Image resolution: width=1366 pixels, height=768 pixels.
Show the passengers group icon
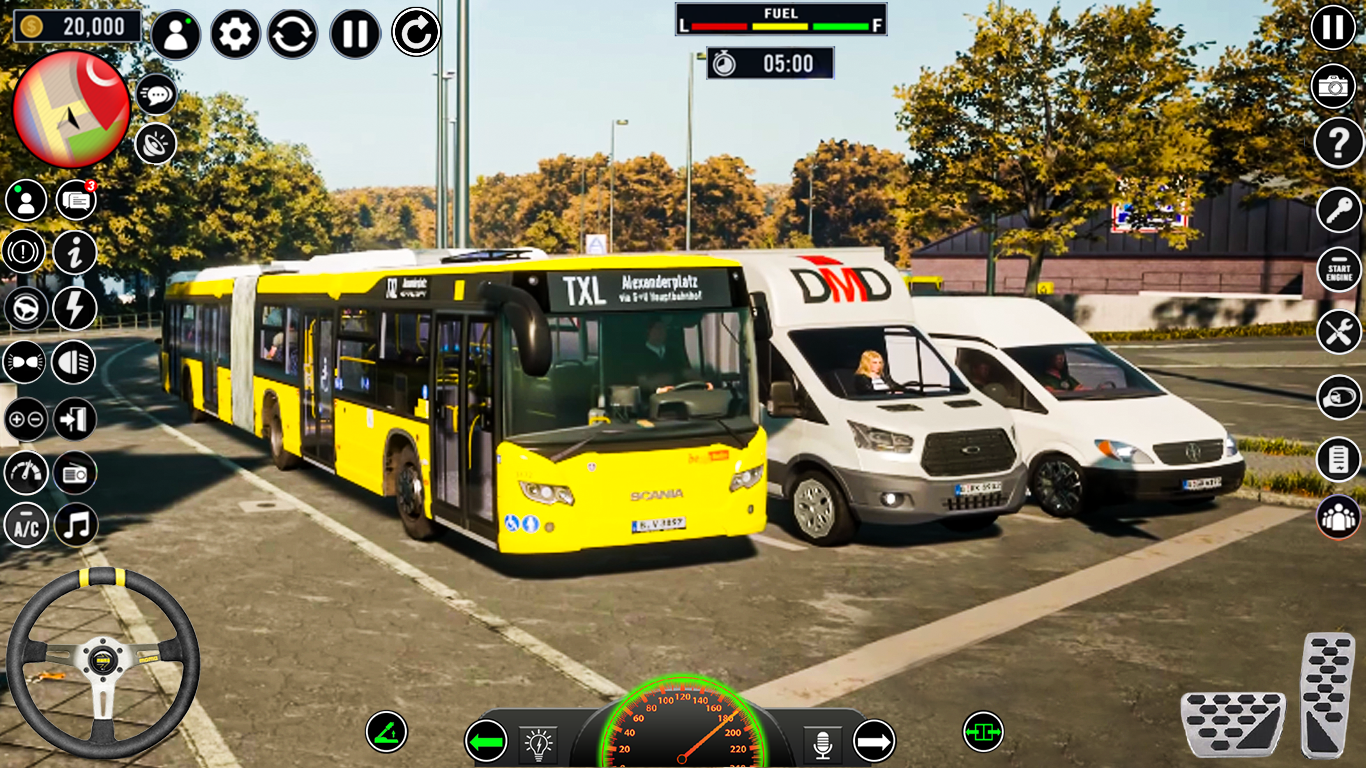click(1338, 516)
